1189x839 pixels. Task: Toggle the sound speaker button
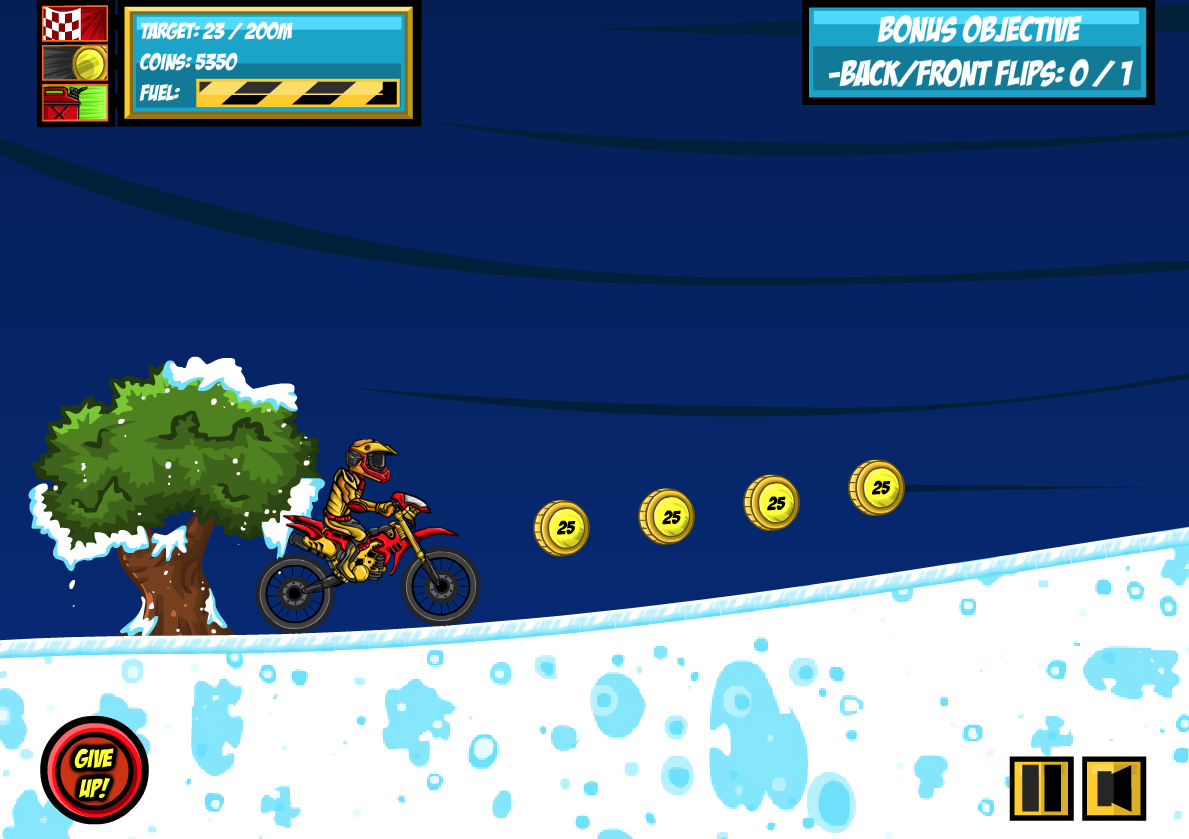pyautogui.click(x=1113, y=788)
